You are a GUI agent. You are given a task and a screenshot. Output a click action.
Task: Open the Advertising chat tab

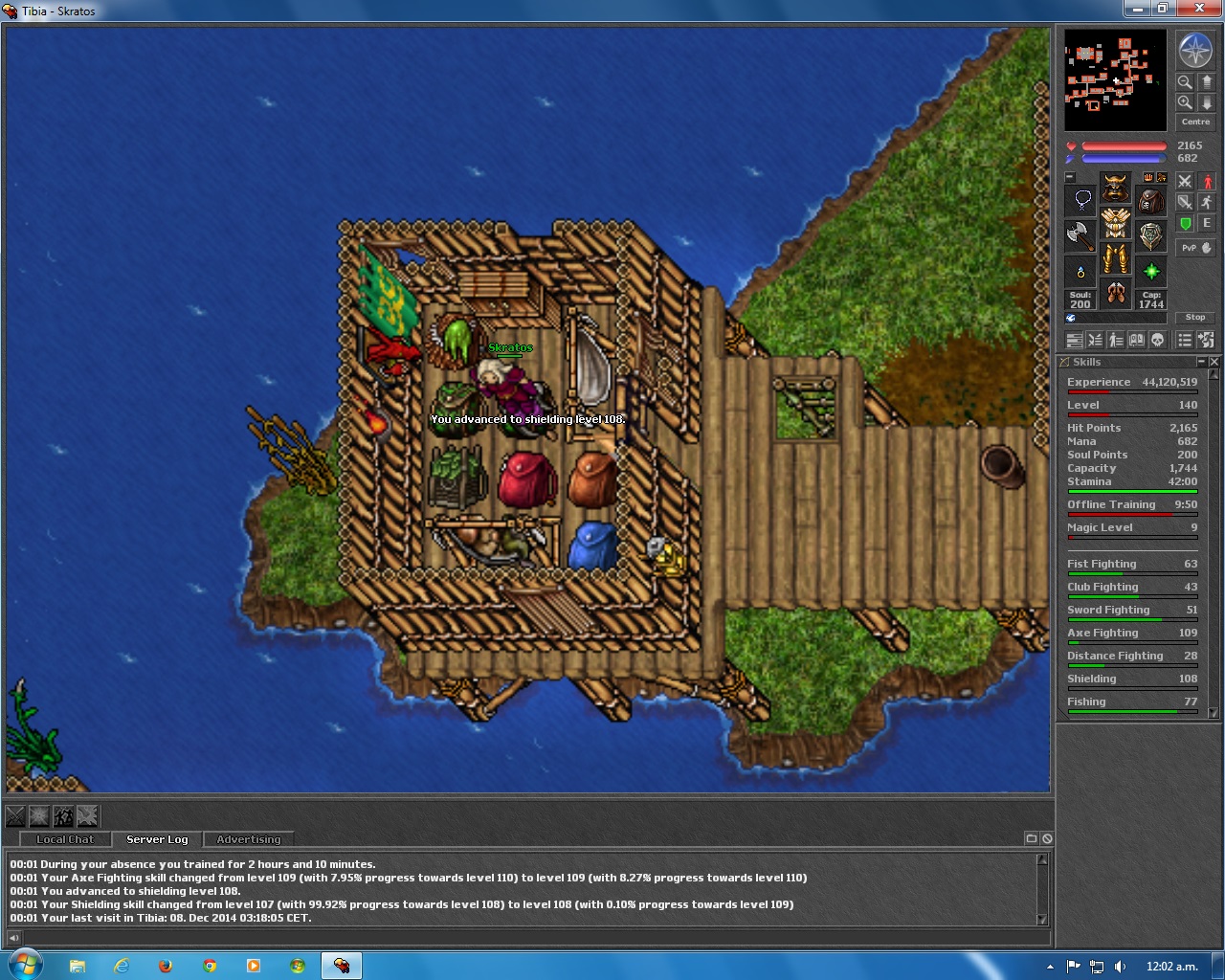[249, 839]
